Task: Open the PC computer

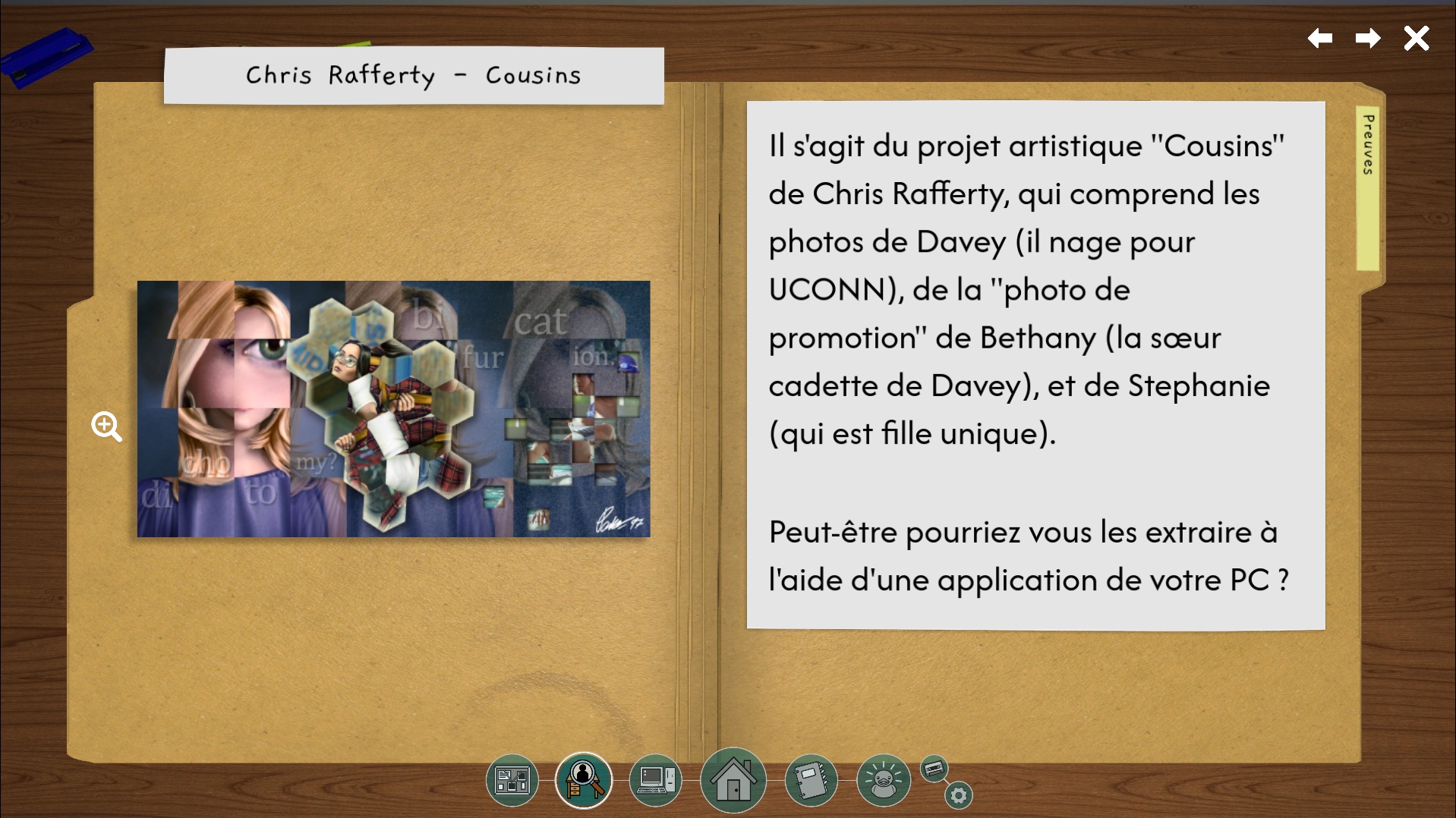Action: point(655,779)
